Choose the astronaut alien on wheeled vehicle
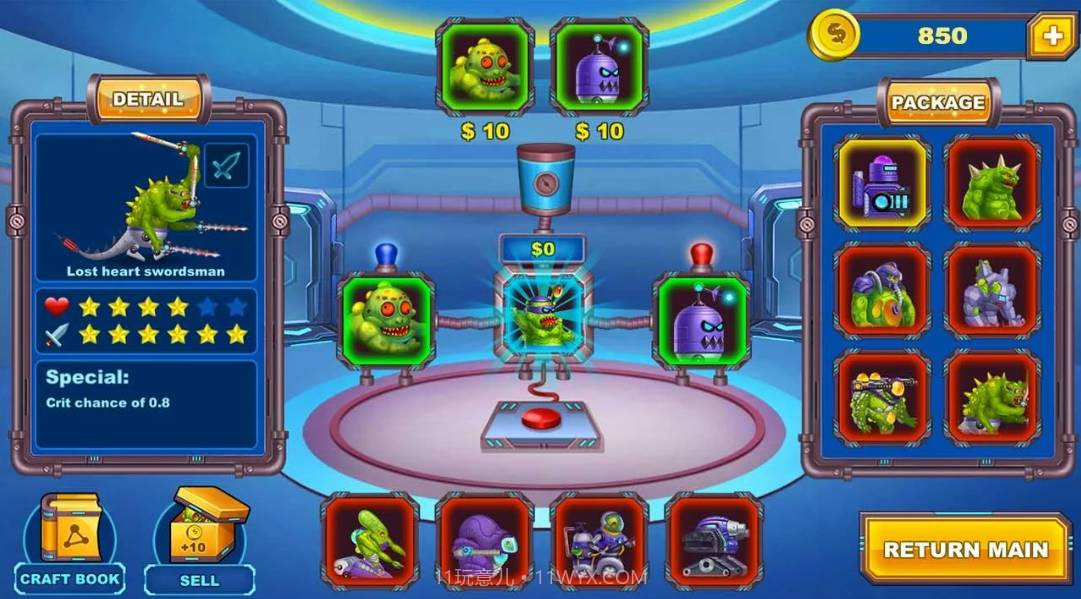 pos(598,540)
